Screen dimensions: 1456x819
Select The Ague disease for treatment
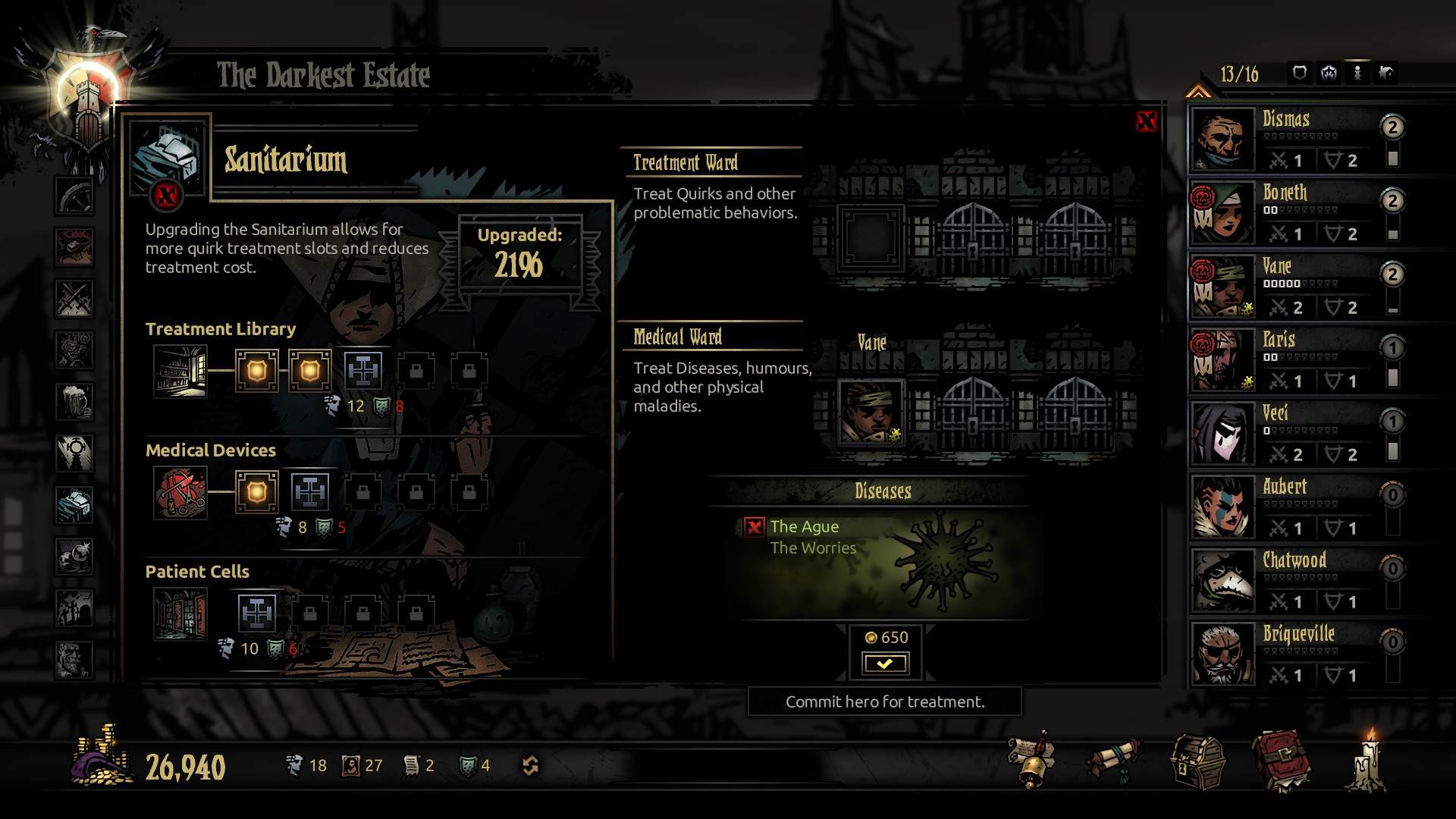[x=804, y=527]
